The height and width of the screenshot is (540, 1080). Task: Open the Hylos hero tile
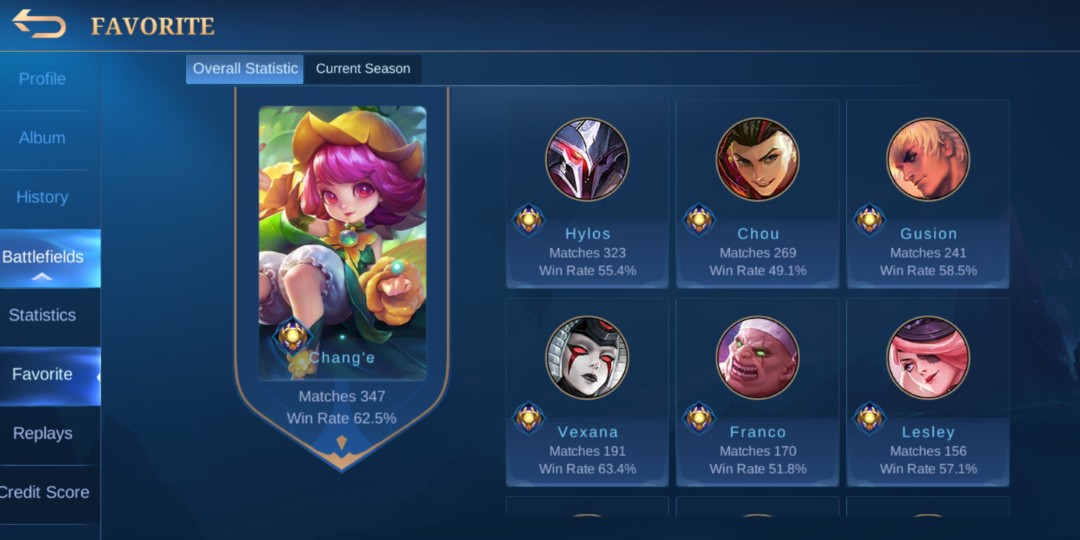(x=587, y=194)
